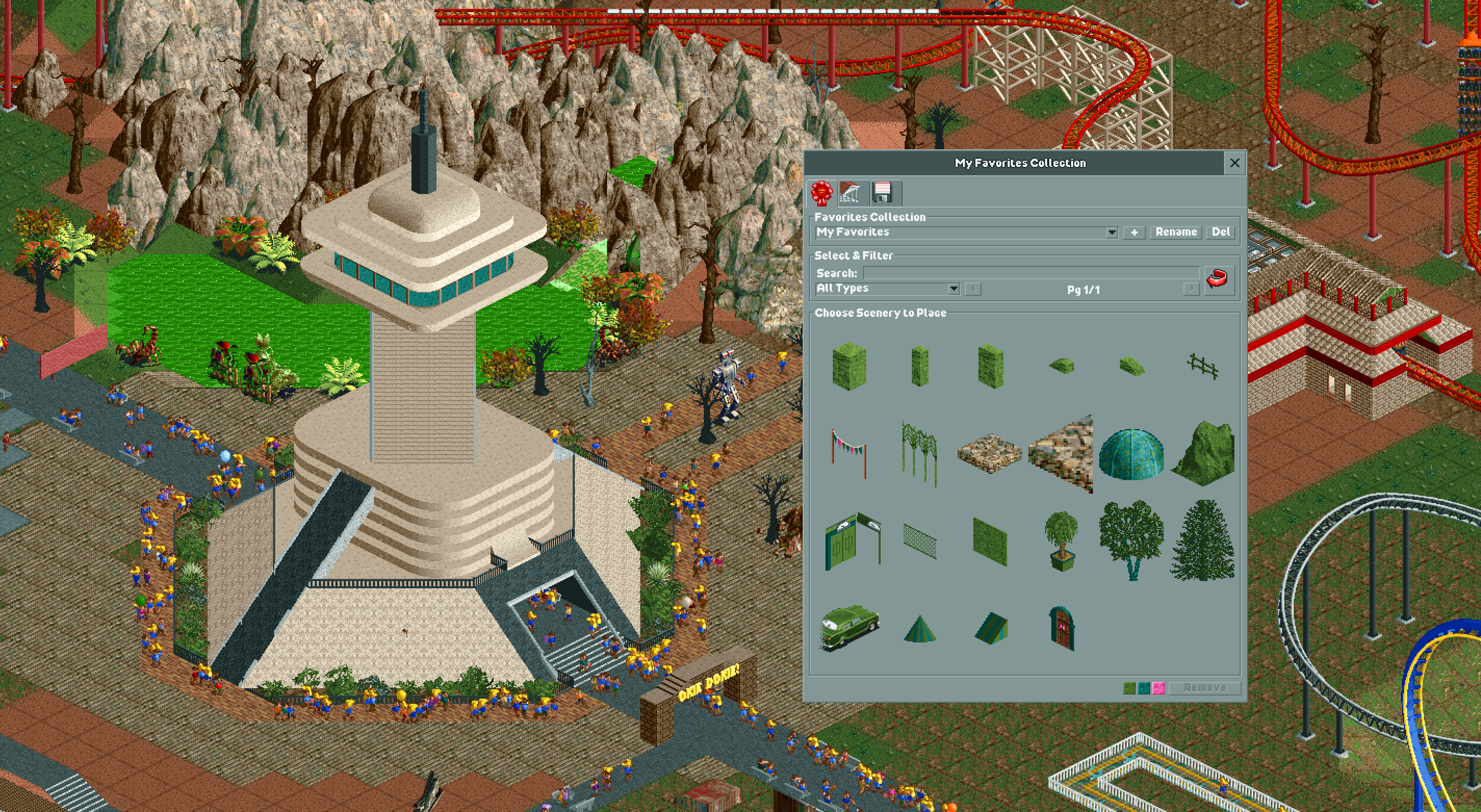Pick the pink color swatch
The image size is (1481, 812).
[1158, 688]
